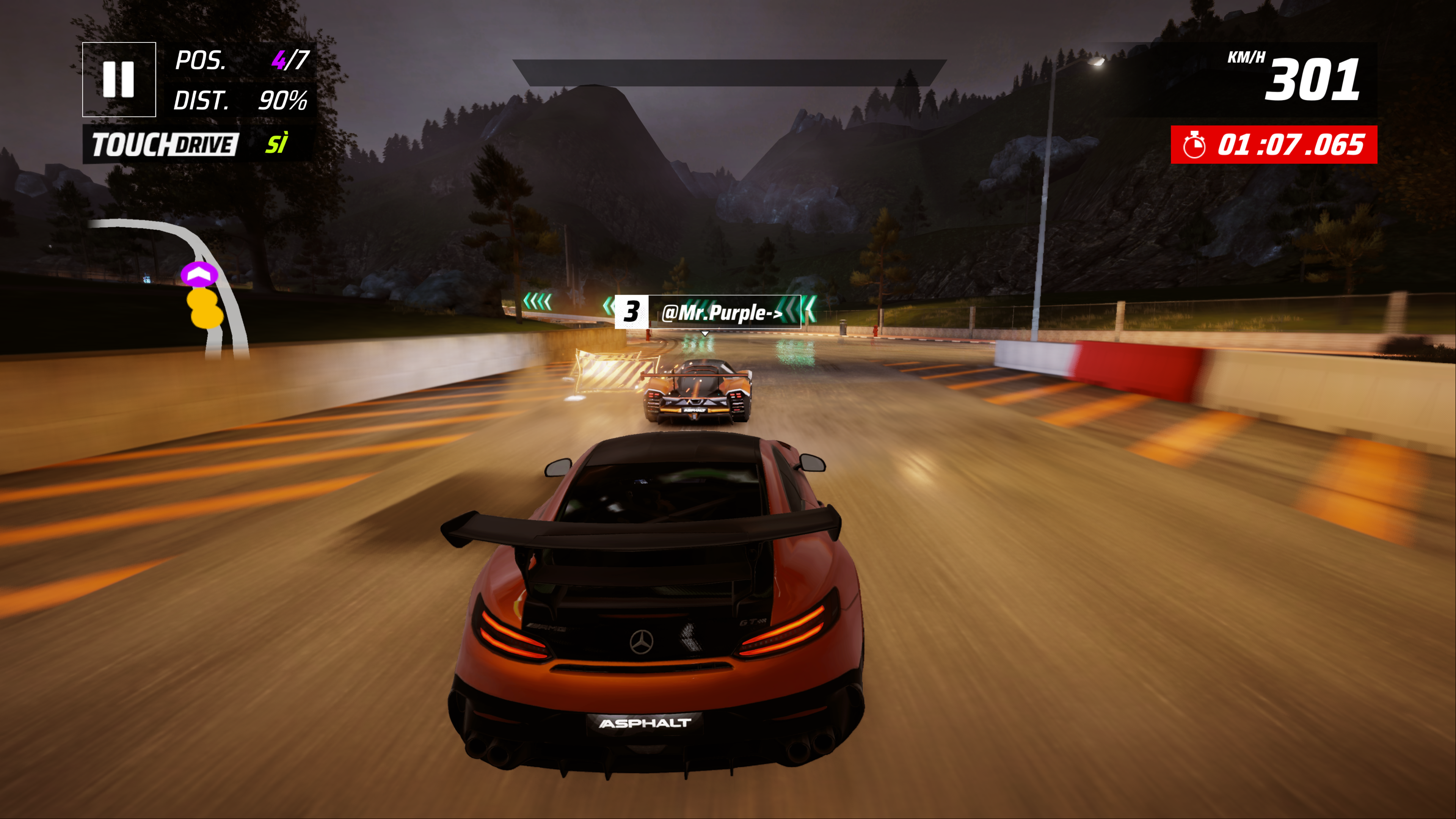Toggle the TouchDrive setting
This screenshot has width=1456, height=819.
tap(198, 145)
